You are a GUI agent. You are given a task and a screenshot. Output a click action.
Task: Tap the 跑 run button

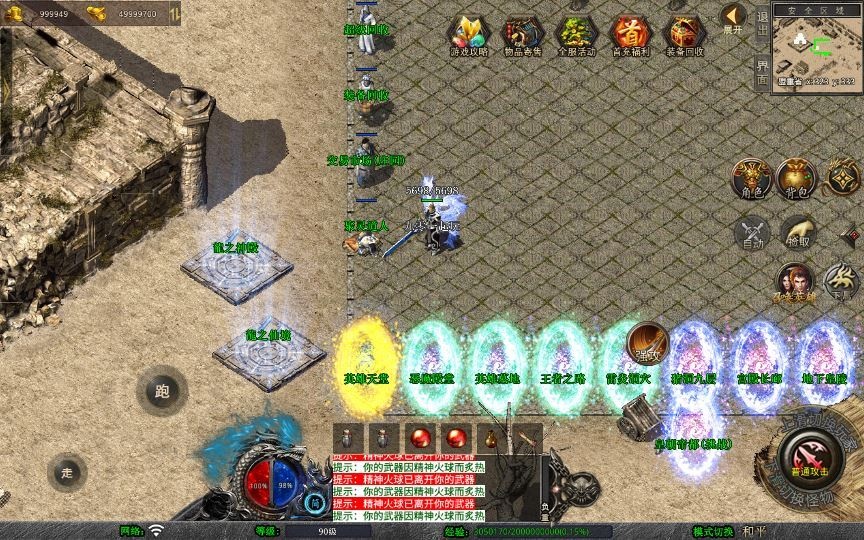coord(162,391)
